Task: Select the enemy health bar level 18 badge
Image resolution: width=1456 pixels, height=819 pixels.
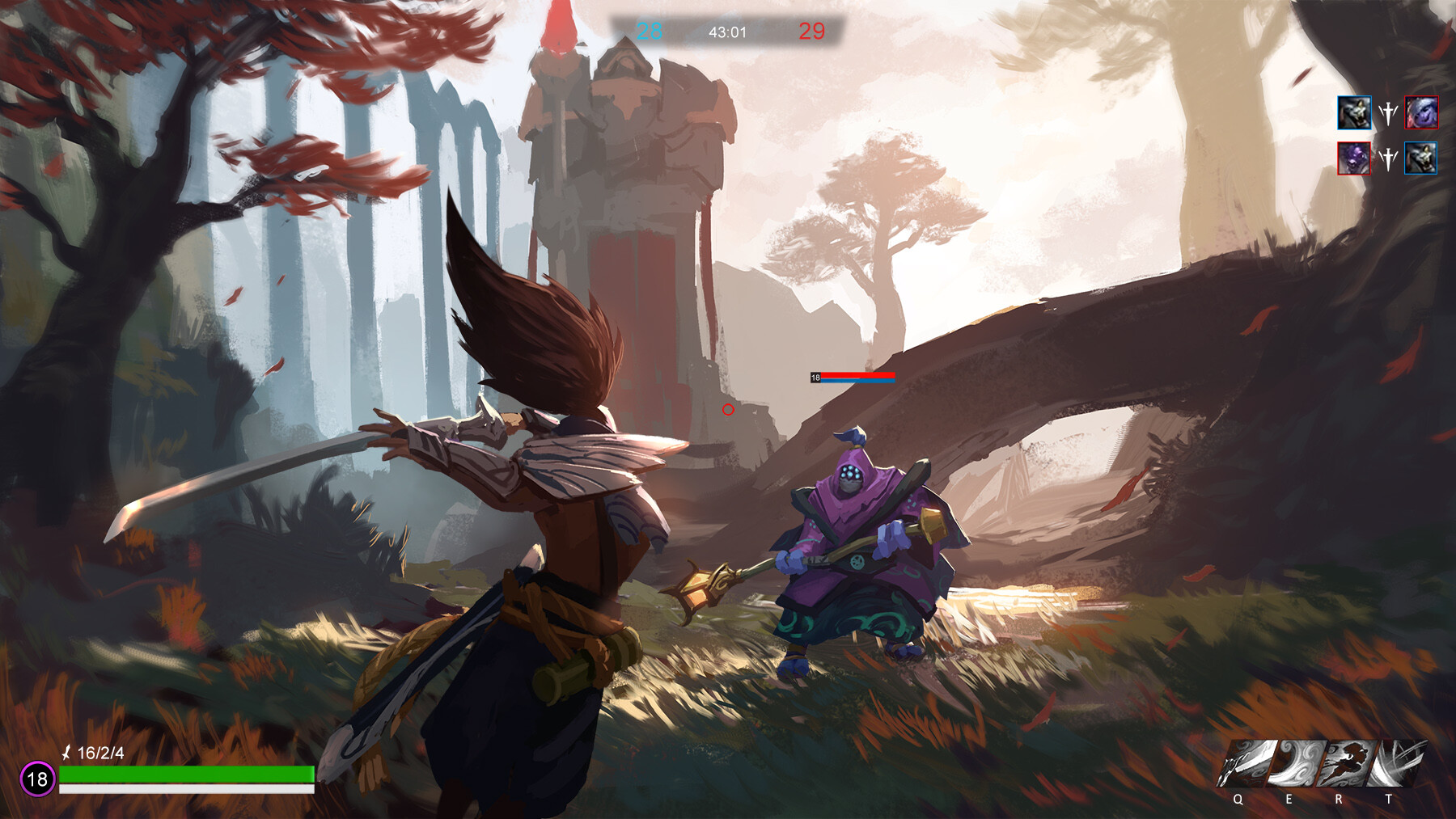Action: pos(817,376)
